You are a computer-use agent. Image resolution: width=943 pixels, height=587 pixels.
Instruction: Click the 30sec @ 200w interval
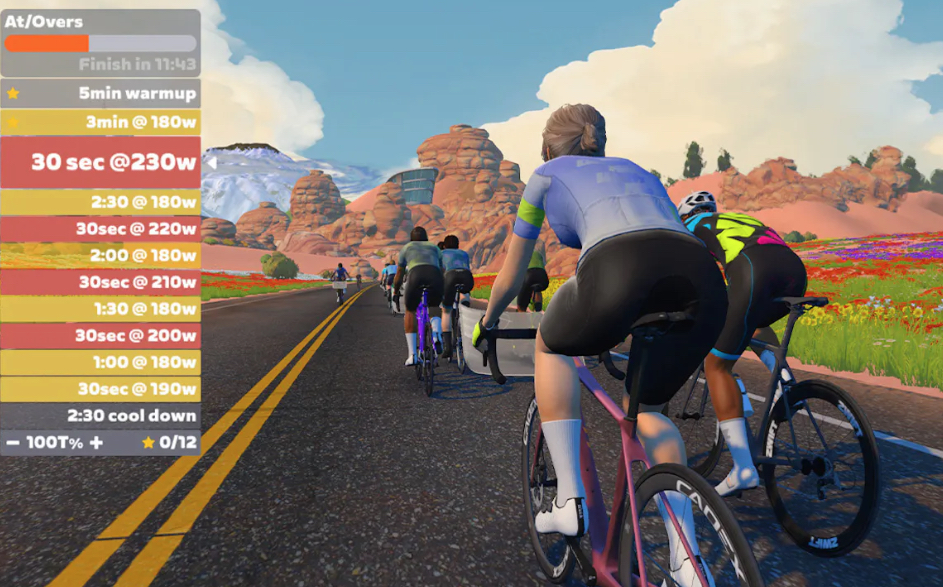pyautogui.click(x=100, y=336)
